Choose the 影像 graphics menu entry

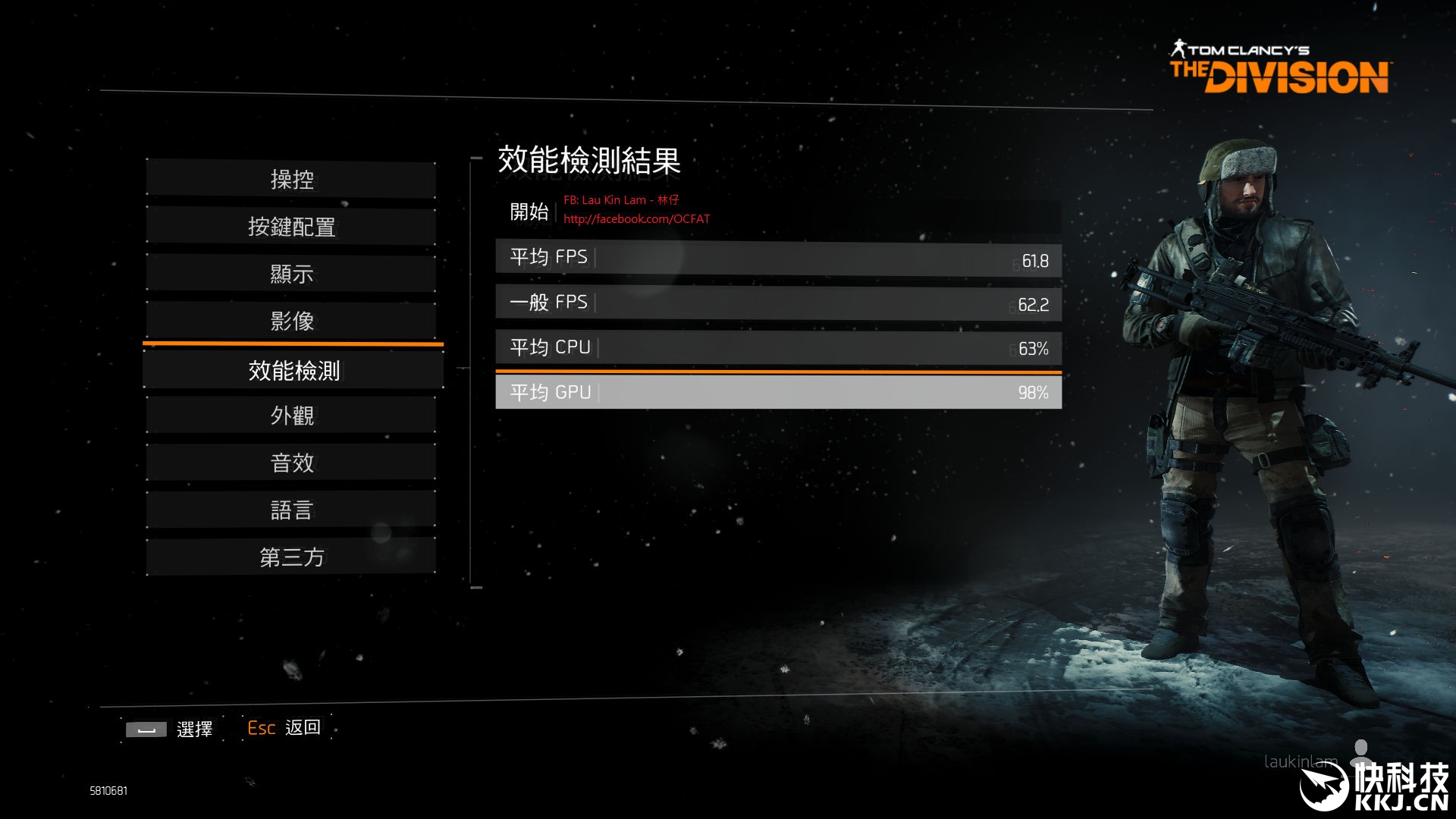click(291, 321)
